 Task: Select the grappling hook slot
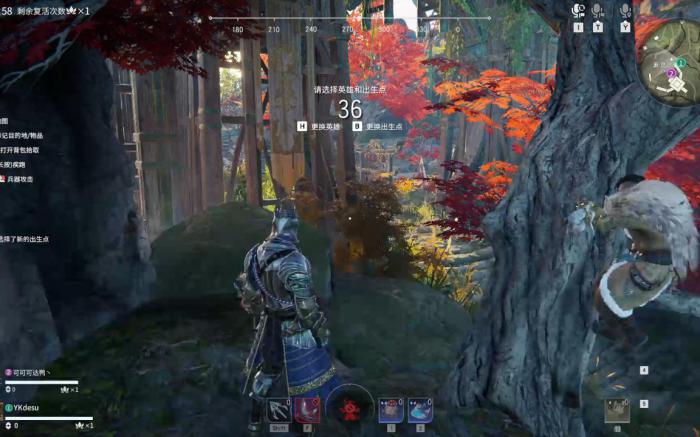pos(278,410)
